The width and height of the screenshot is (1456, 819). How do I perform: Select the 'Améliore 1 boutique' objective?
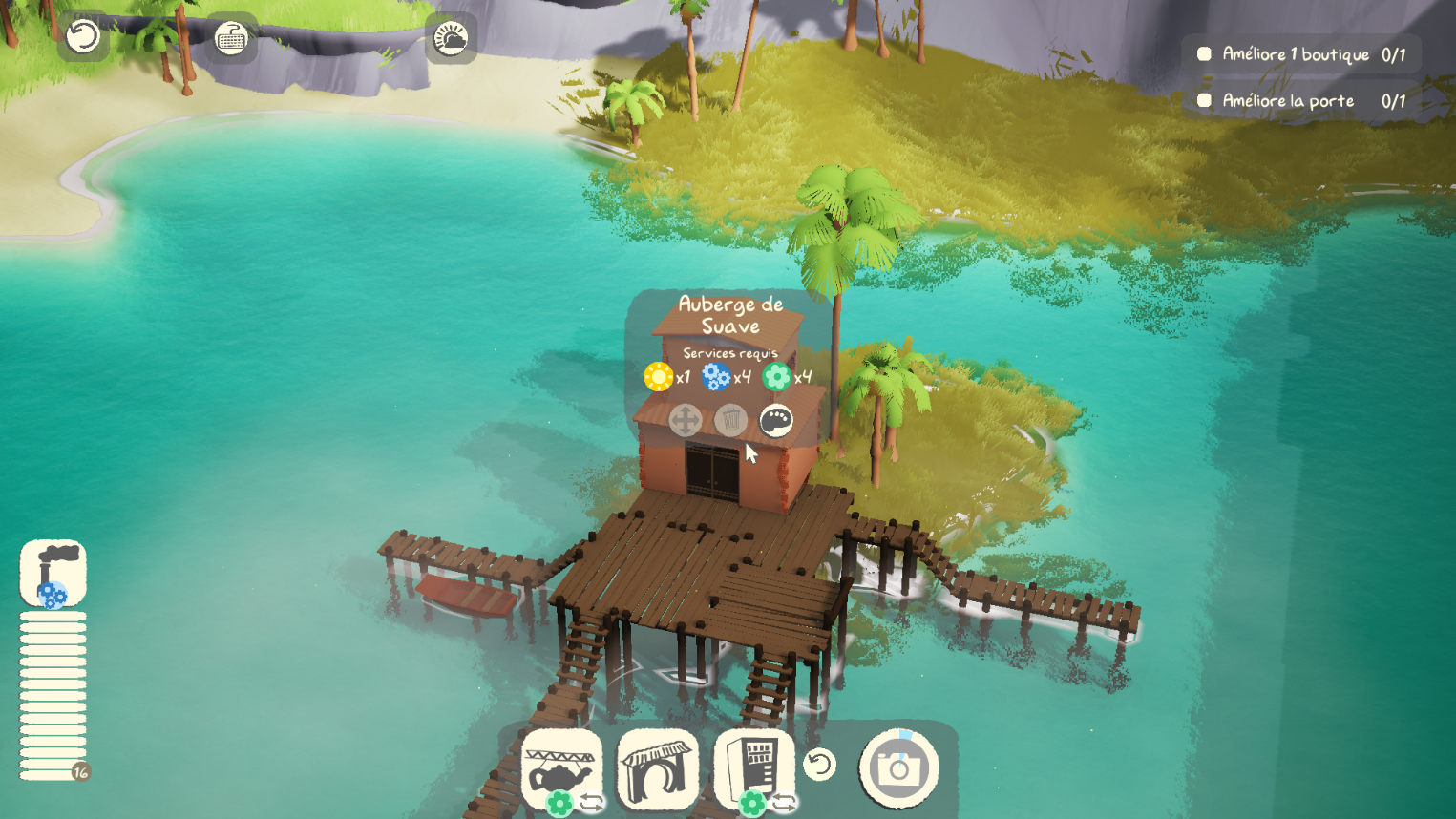point(1301,54)
